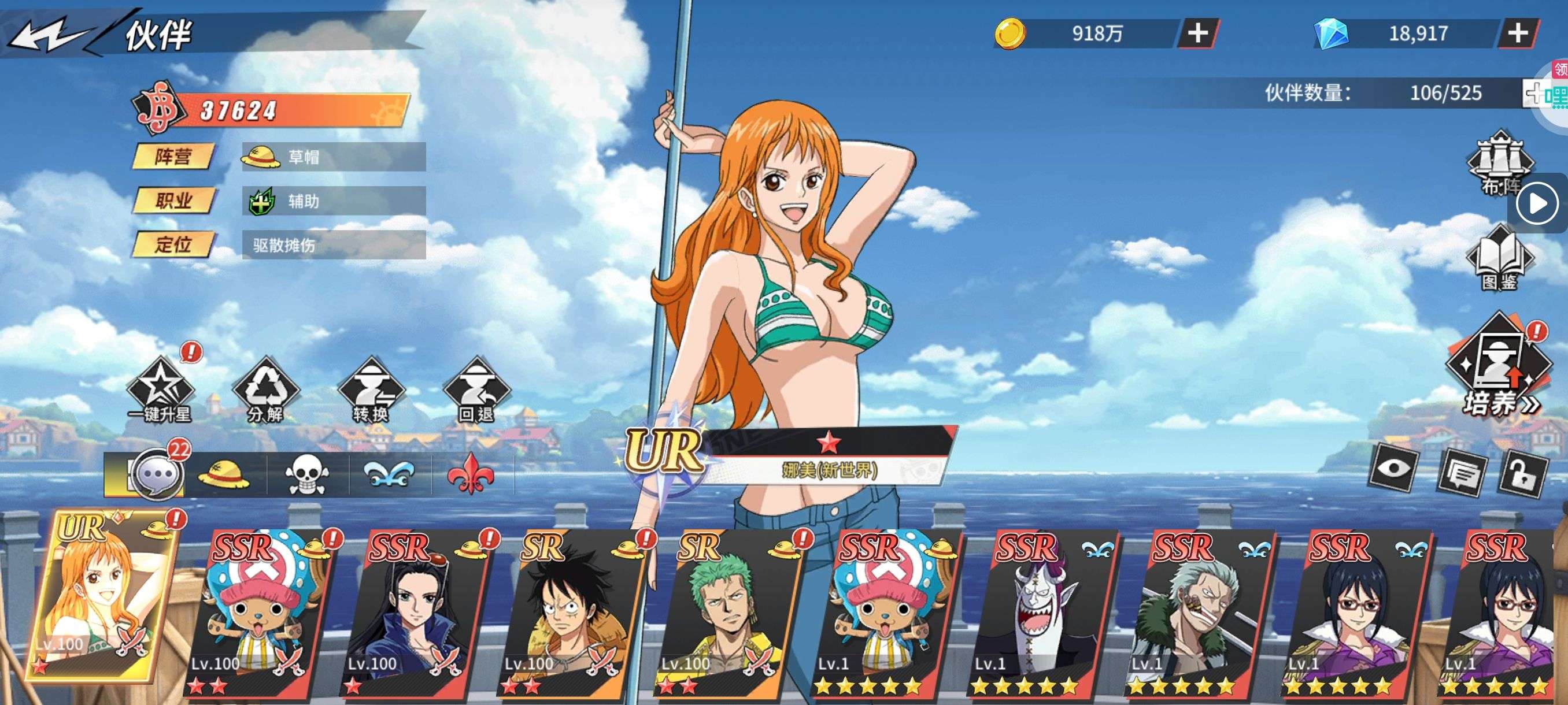Go back using the arrow button
The width and height of the screenshot is (1568, 705).
[x=50, y=36]
